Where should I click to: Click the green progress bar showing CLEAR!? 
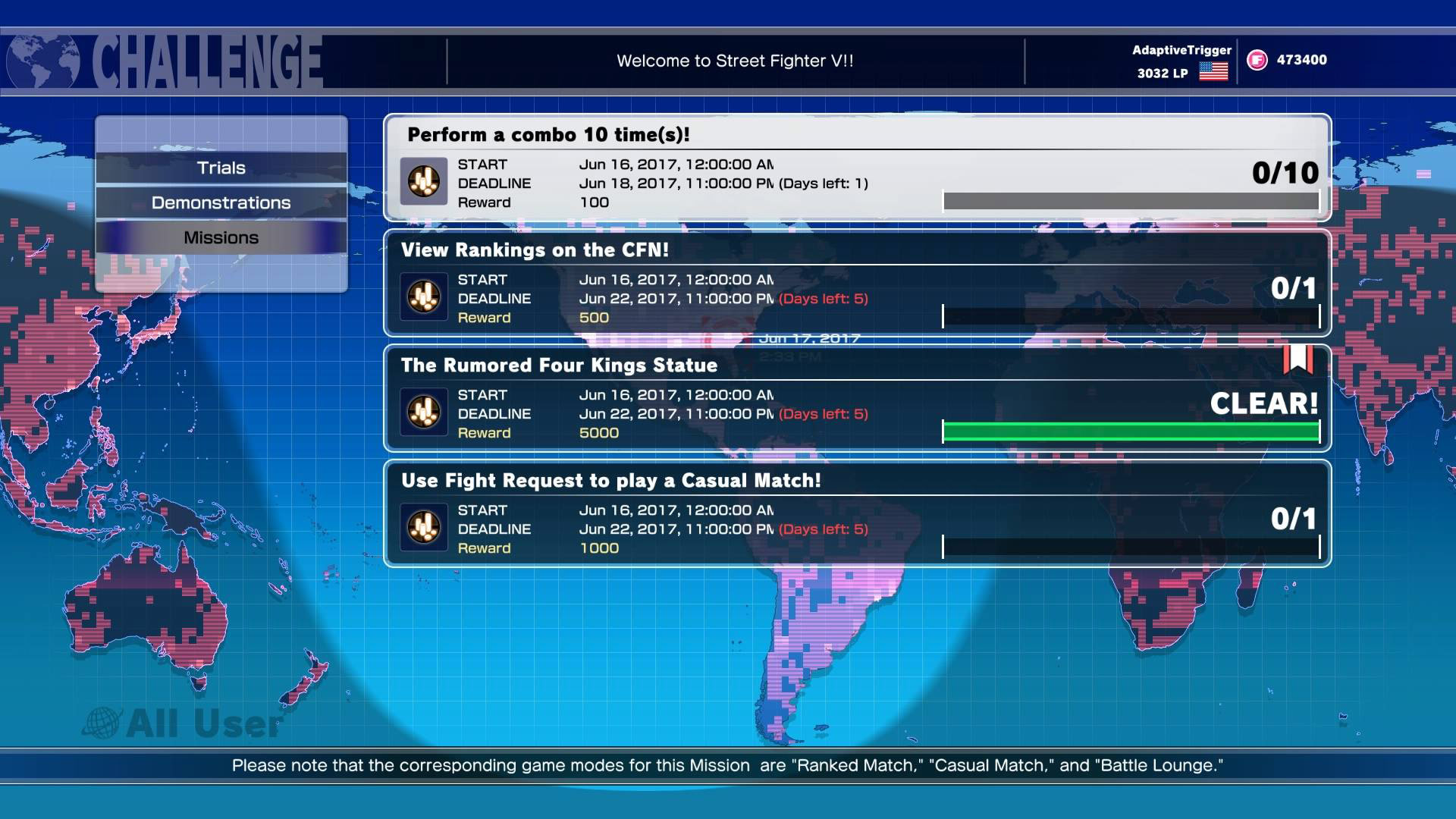point(1130,431)
